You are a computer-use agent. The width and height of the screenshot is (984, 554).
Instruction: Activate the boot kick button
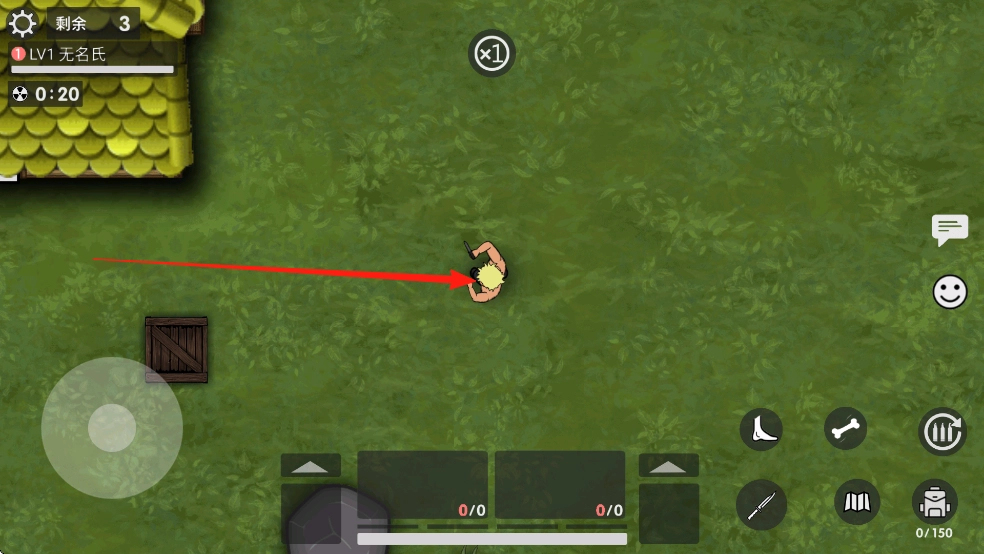click(x=761, y=430)
